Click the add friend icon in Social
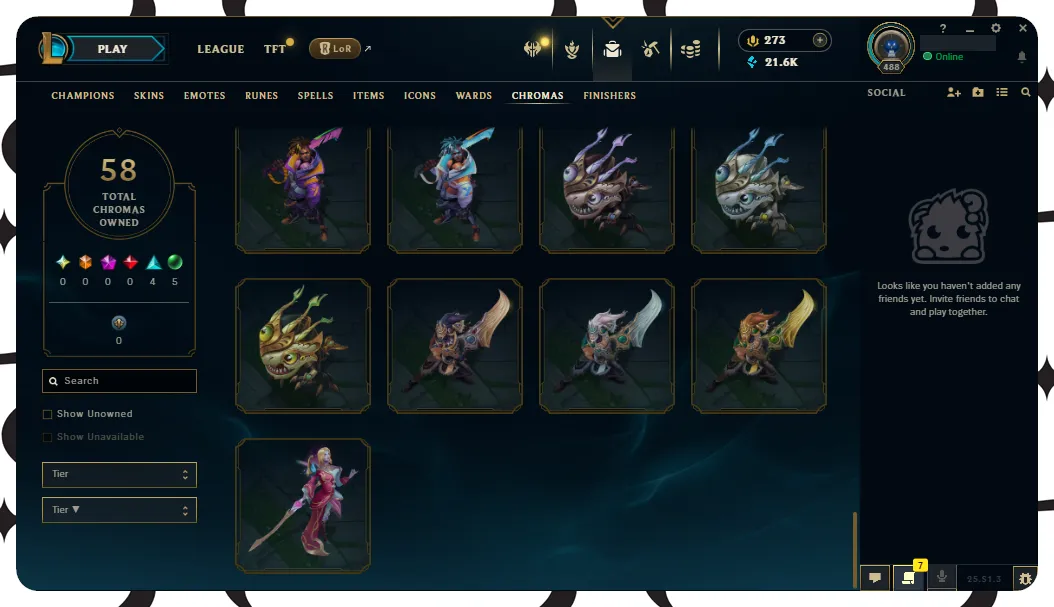The width and height of the screenshot is (1054, 607). pos(953,93)
